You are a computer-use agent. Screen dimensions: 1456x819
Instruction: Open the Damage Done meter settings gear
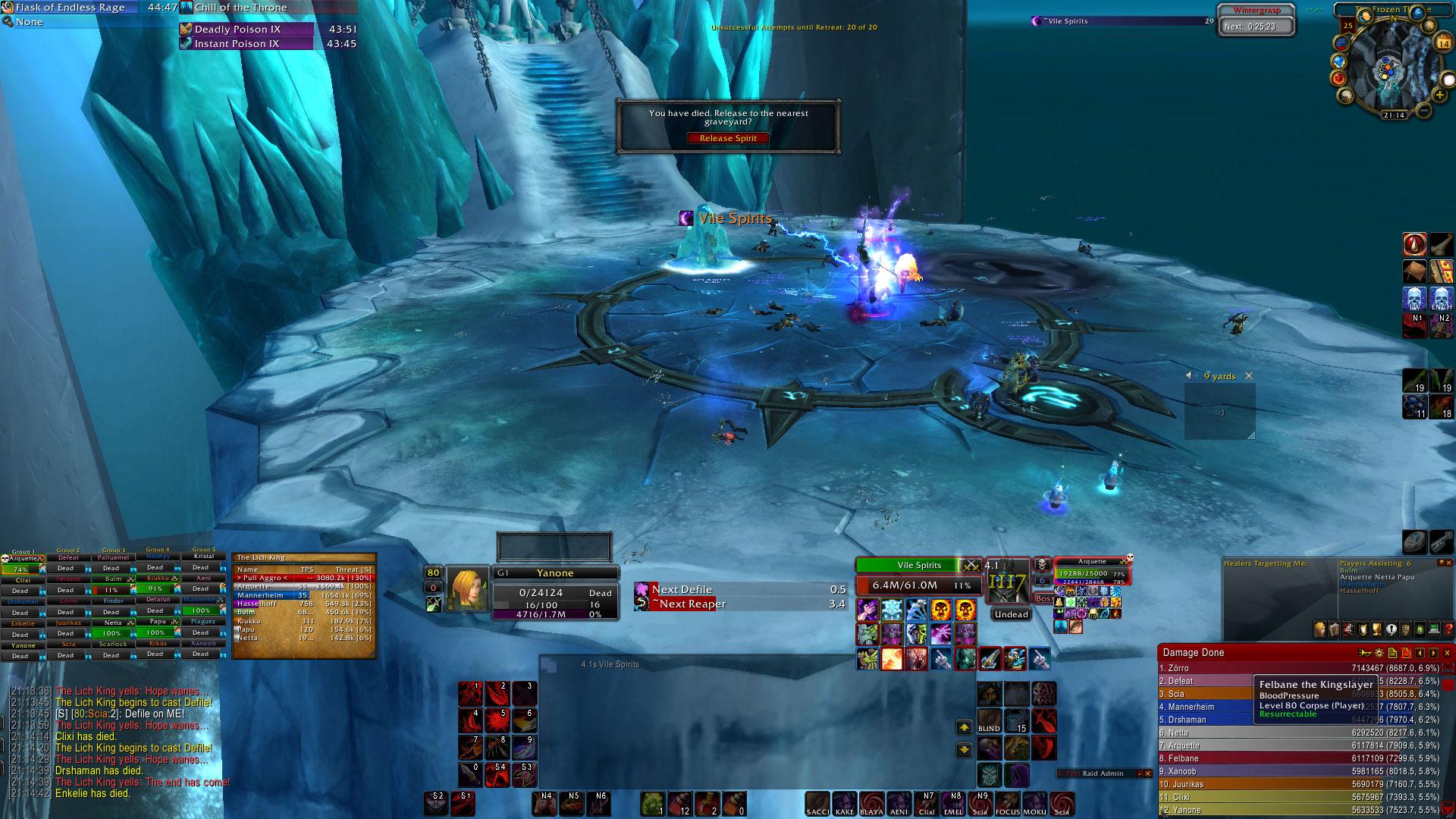click(x=1379, y=653)
